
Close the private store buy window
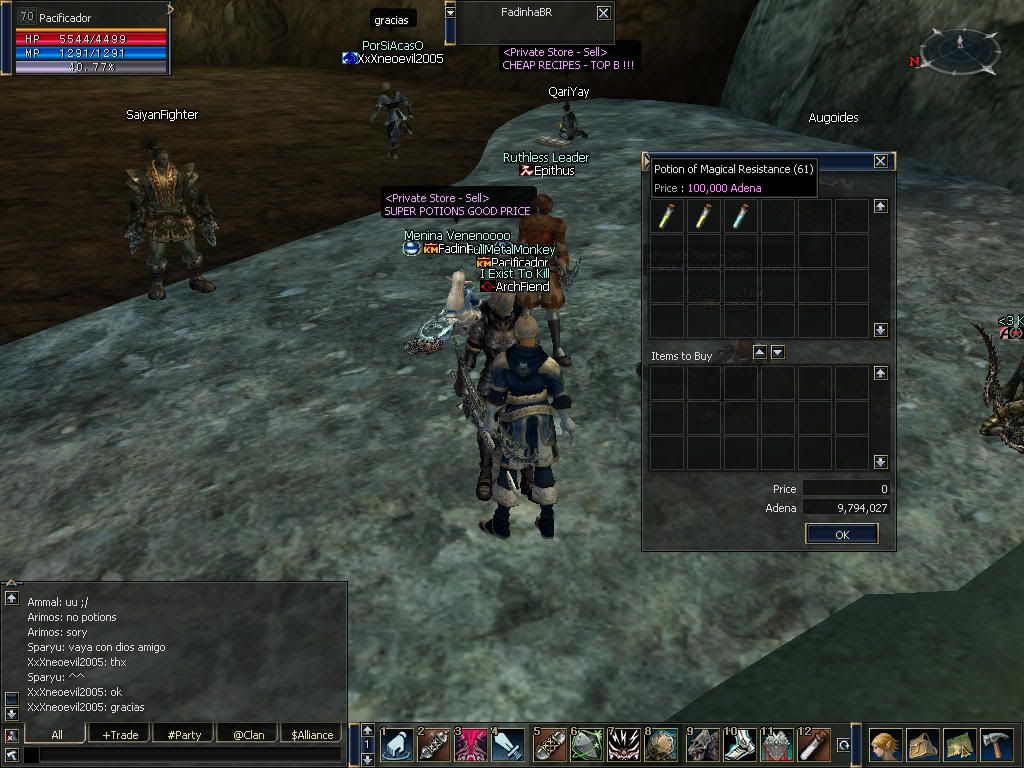[x=880, y=161]
